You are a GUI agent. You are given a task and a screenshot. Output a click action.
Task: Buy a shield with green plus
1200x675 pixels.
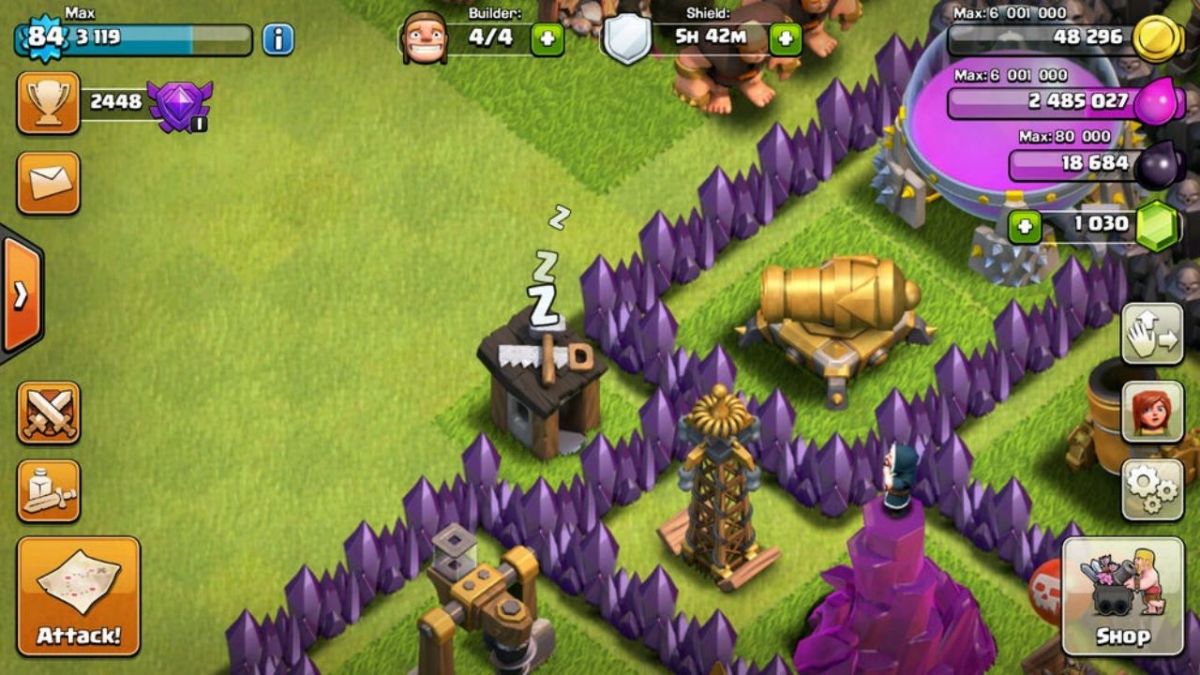785,40
